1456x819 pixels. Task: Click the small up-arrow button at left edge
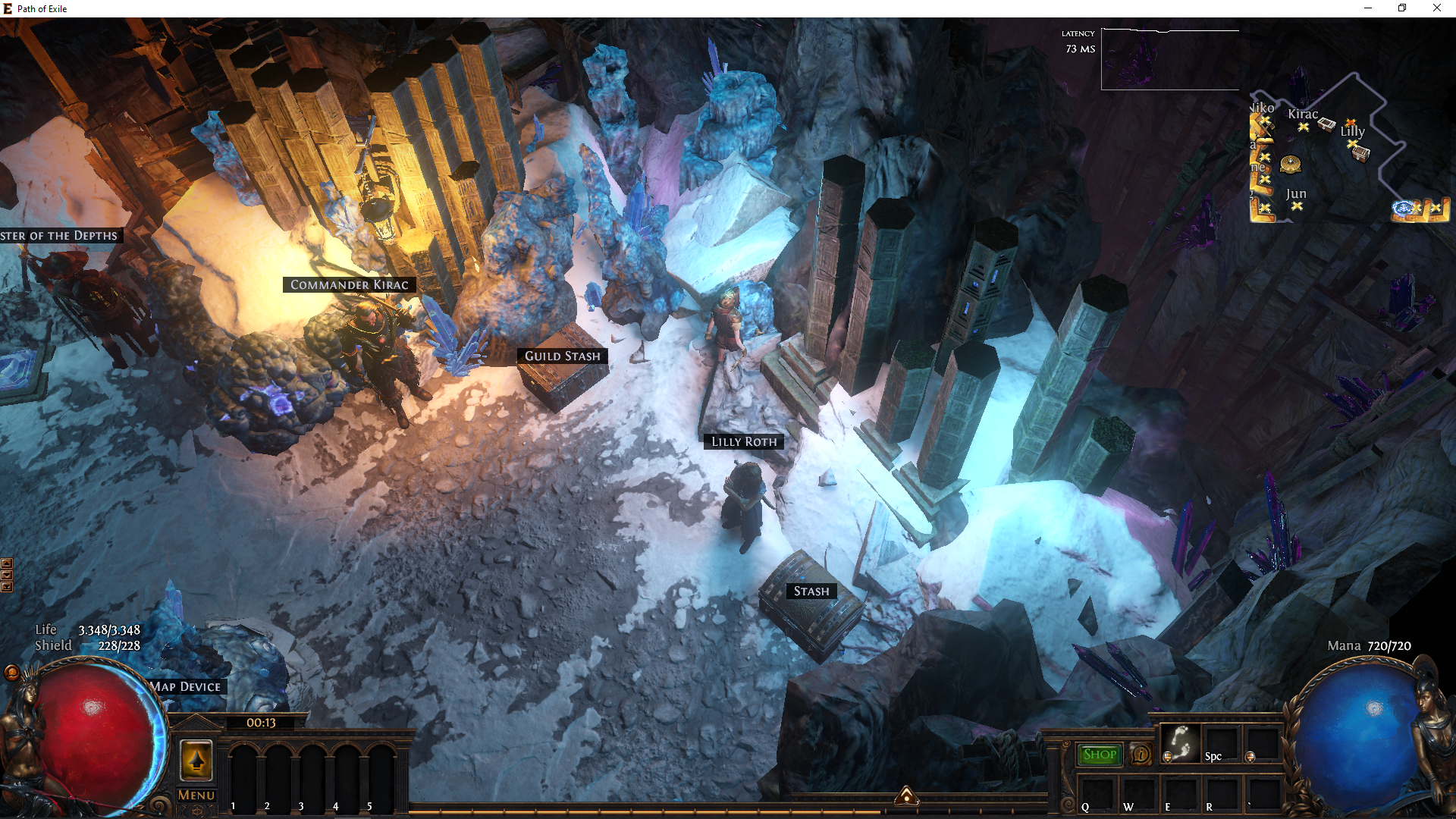click(7, 563)
